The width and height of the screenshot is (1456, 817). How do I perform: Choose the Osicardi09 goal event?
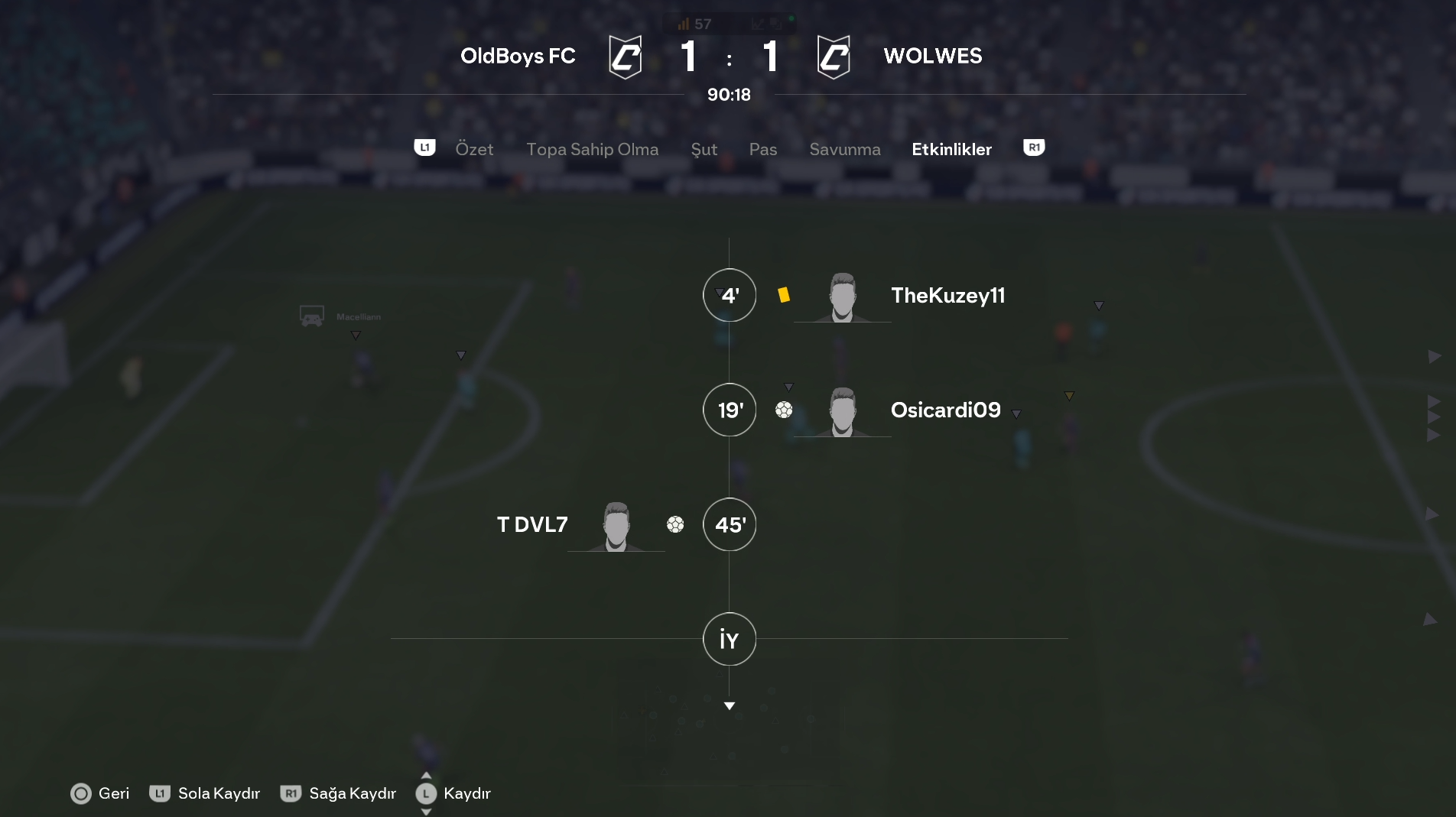click(945, 410)
